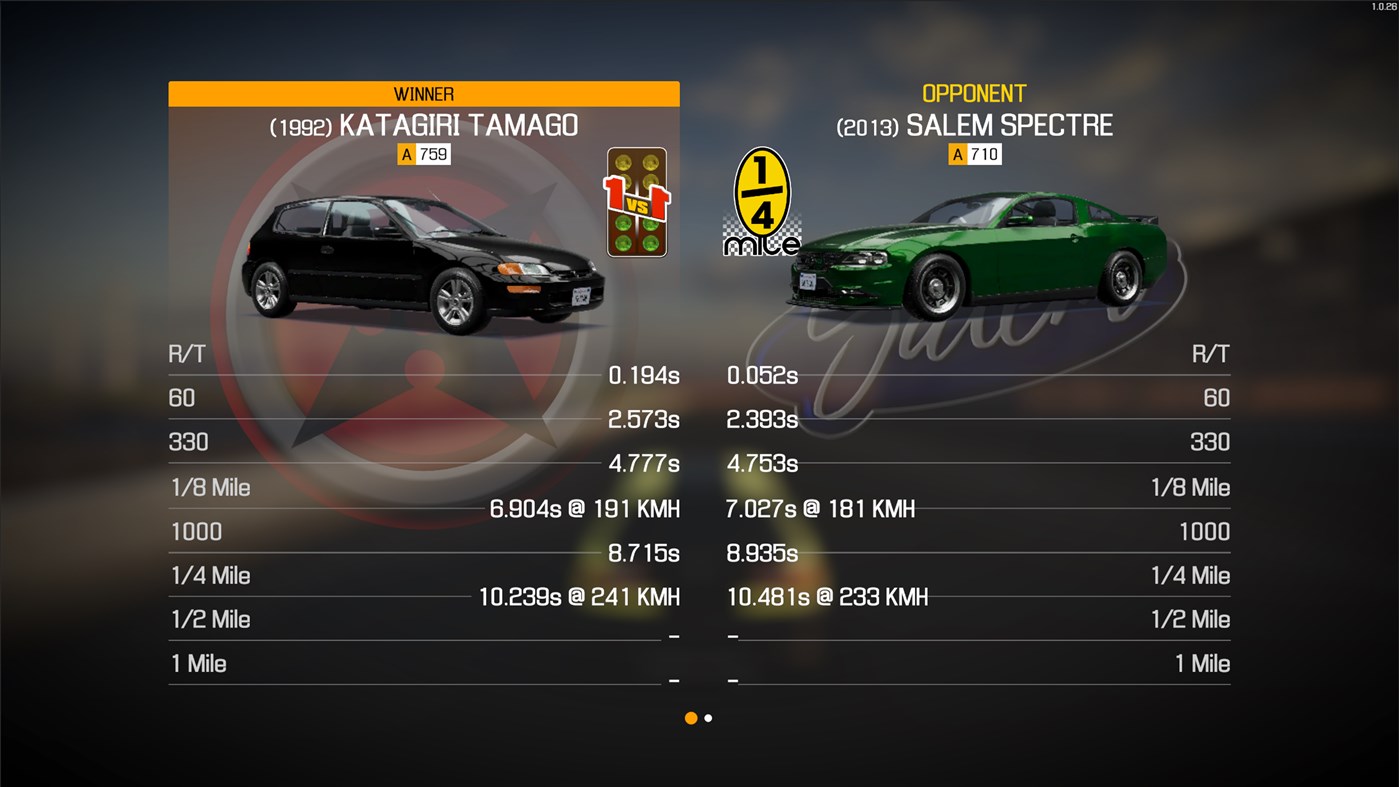The width and height of the screenshot is (1399, 787).
Task: Click the orange A box on Salem Spectre
Action: (957, 154)
